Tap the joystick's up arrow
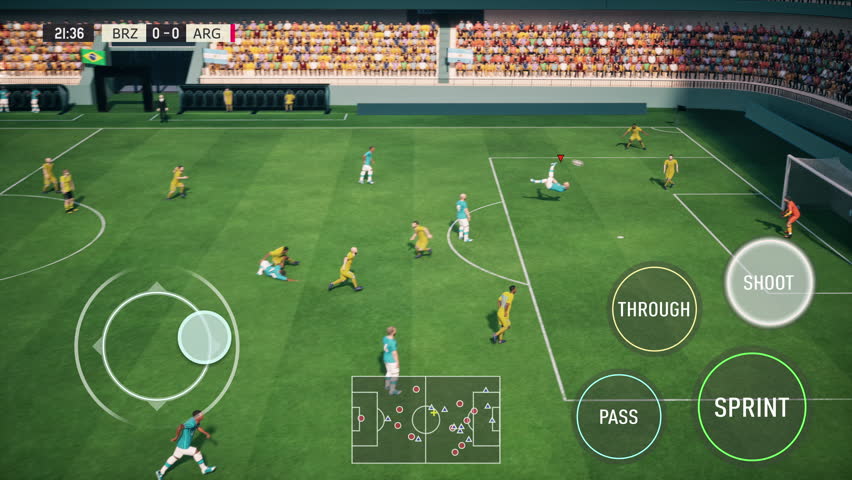This screenshot has height=480, width=852. click(157, 288)
